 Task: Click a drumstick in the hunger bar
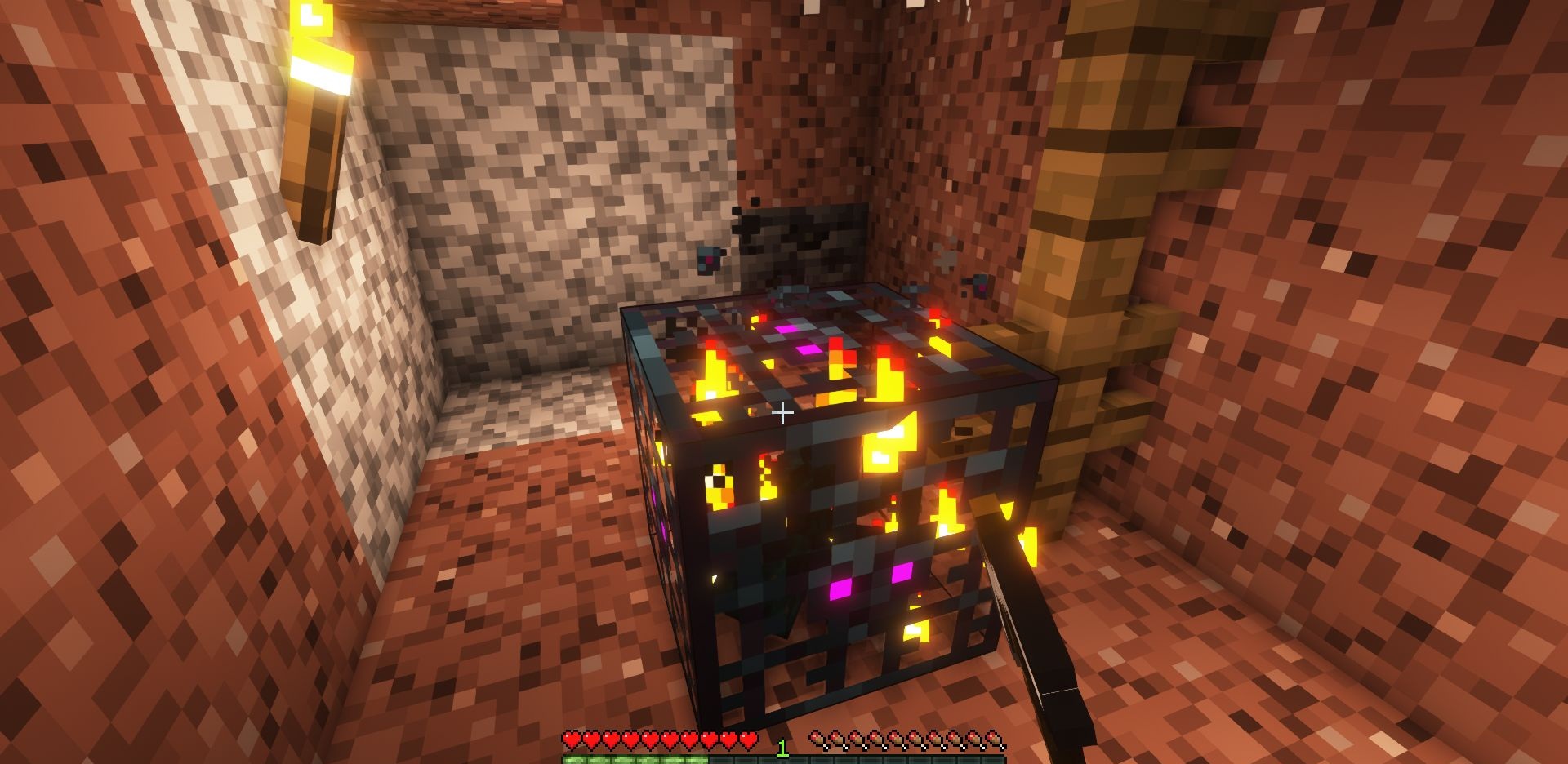898,737
